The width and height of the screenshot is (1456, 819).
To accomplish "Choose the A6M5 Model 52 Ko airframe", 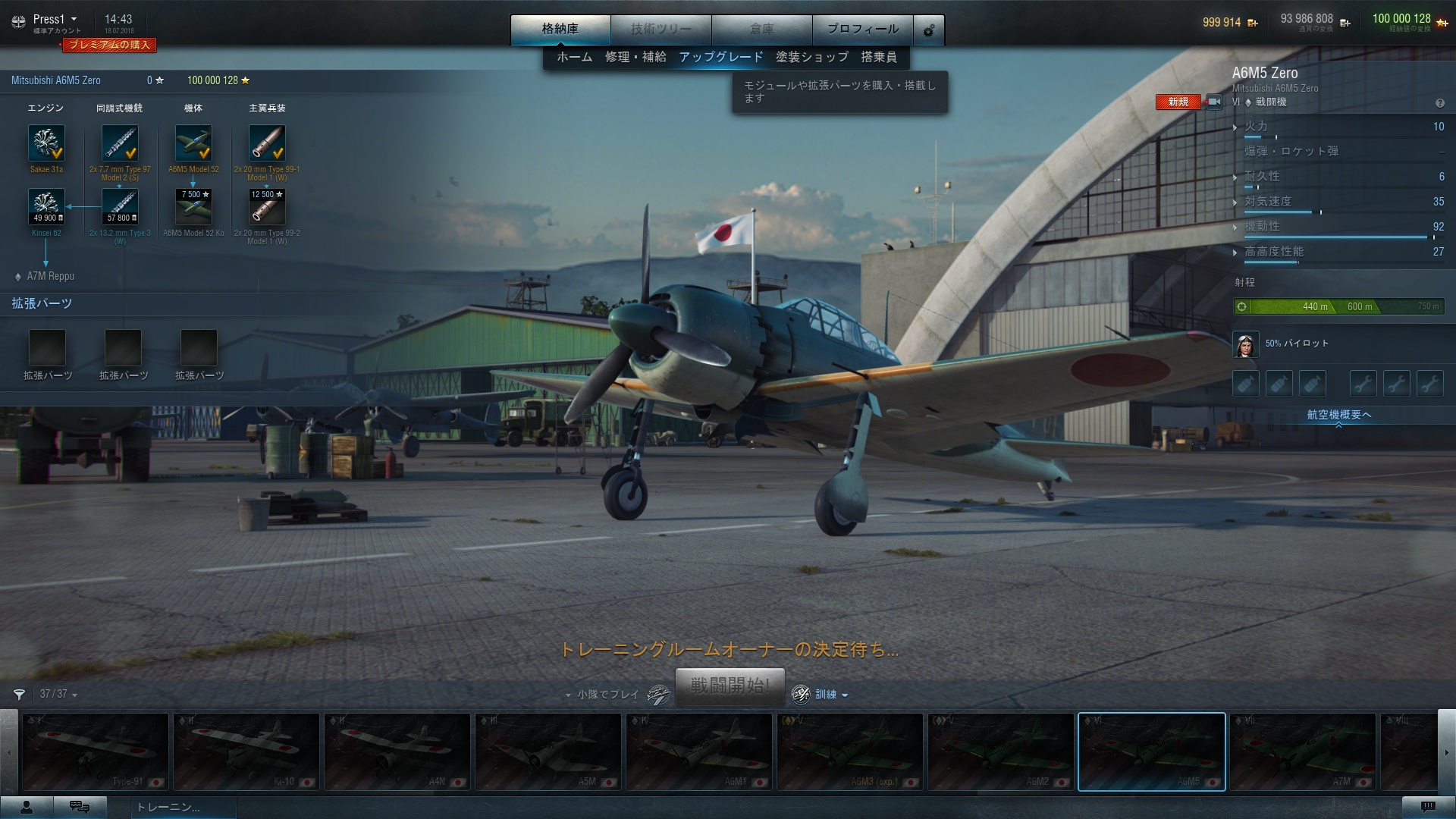I will (x=193, y=207).
